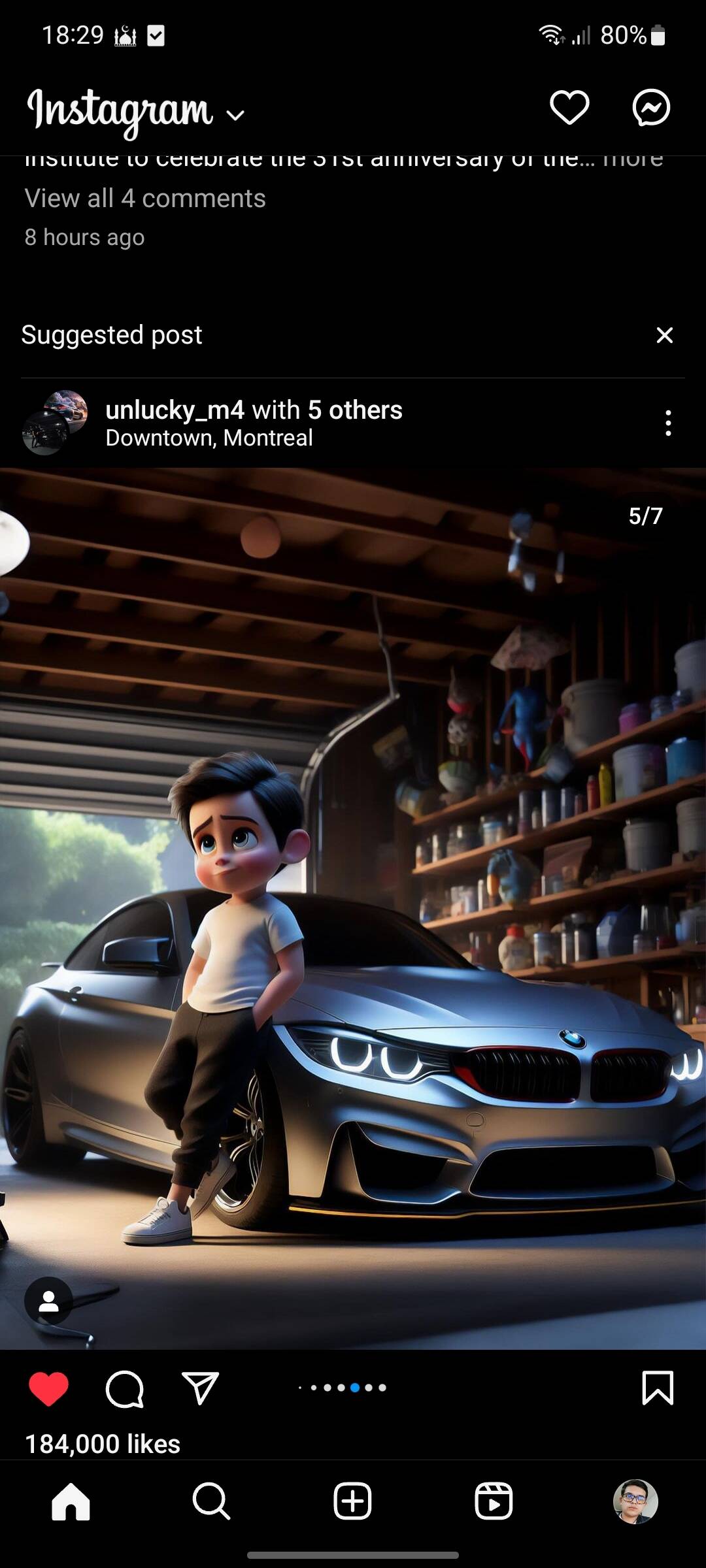Share the post with the paper plane

(199, 1389)
